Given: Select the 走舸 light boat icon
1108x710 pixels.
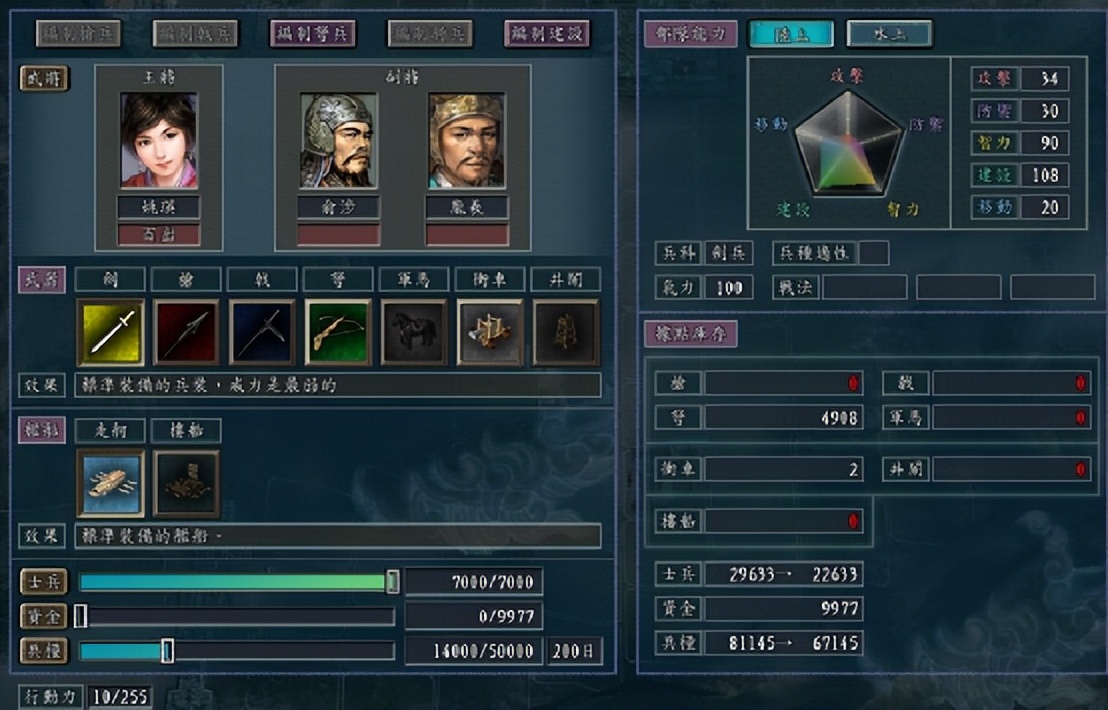Looking at the screenshot, I should tap(111, 483).
